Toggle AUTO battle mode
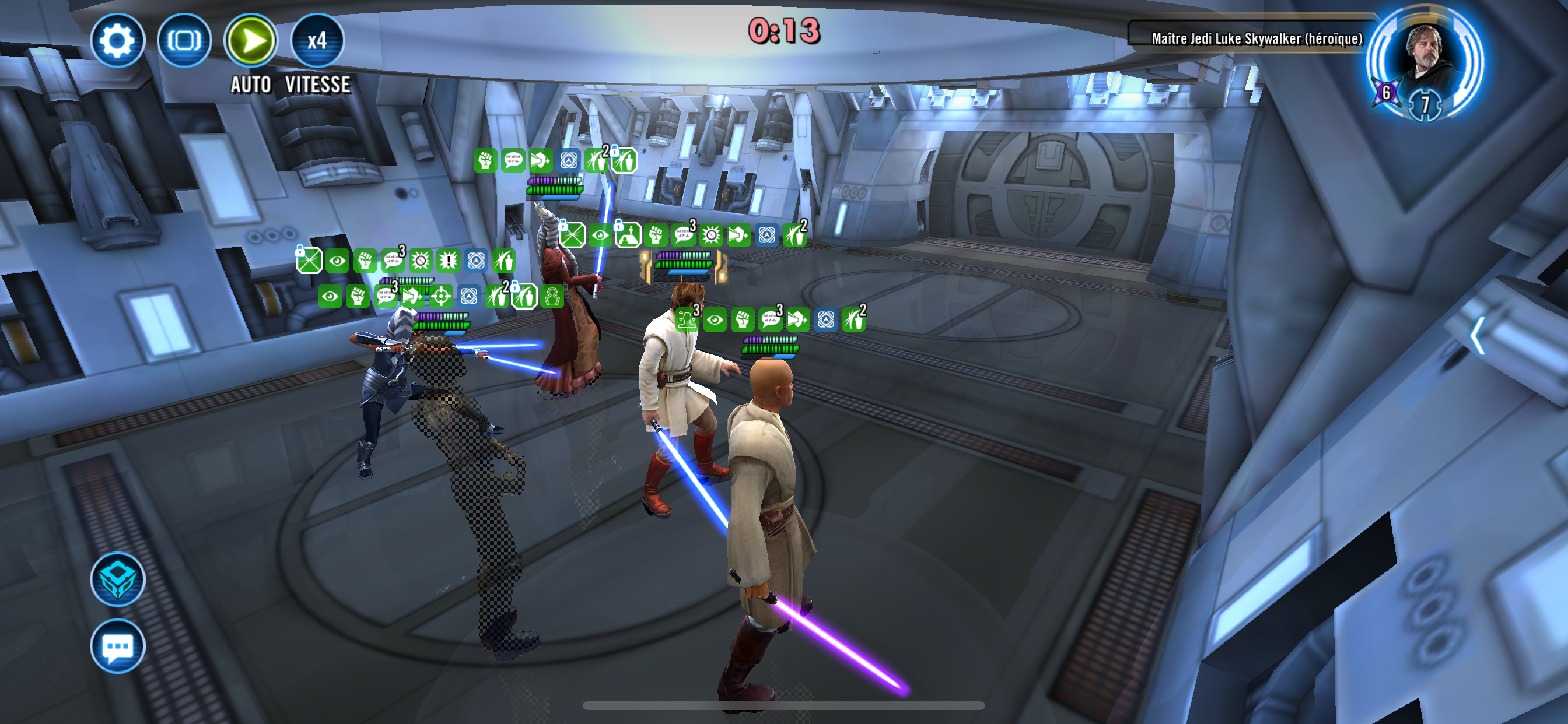Image resolution: width=1568 pixels, height=724 pixels. (251, 41)
